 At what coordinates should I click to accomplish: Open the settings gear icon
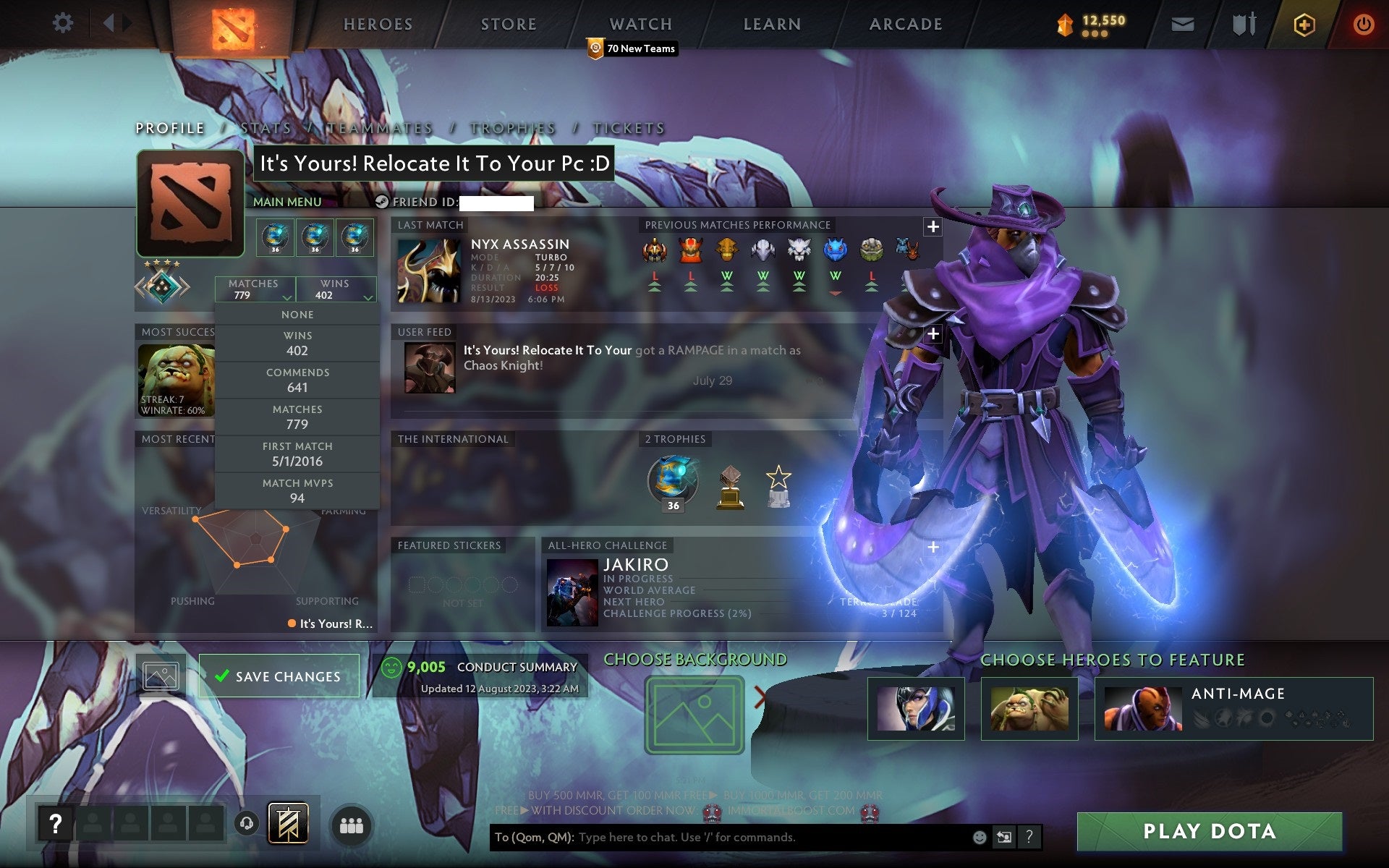[x=64, y=22]
